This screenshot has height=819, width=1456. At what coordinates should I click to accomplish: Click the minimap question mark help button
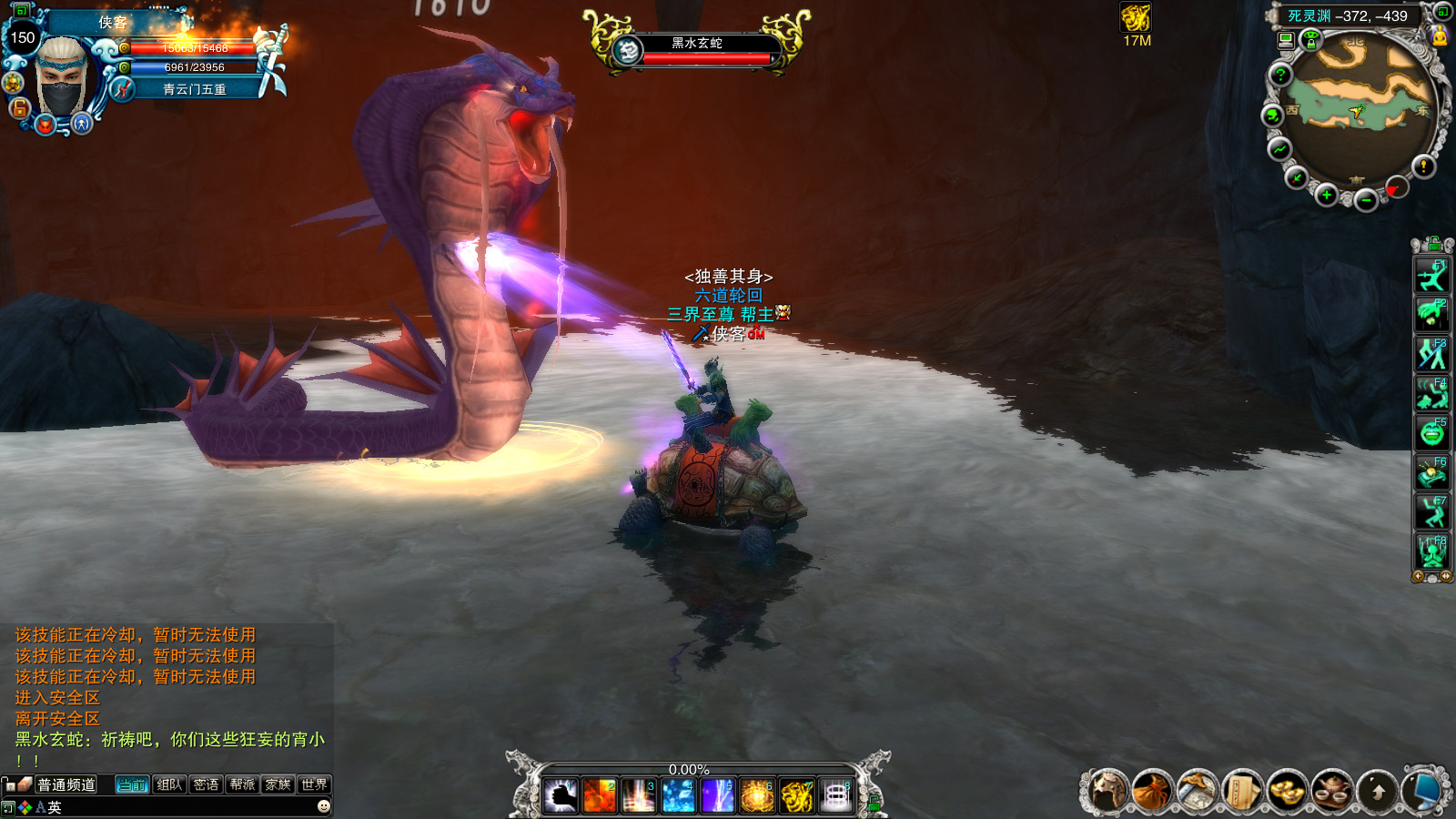coord(1280,75)
